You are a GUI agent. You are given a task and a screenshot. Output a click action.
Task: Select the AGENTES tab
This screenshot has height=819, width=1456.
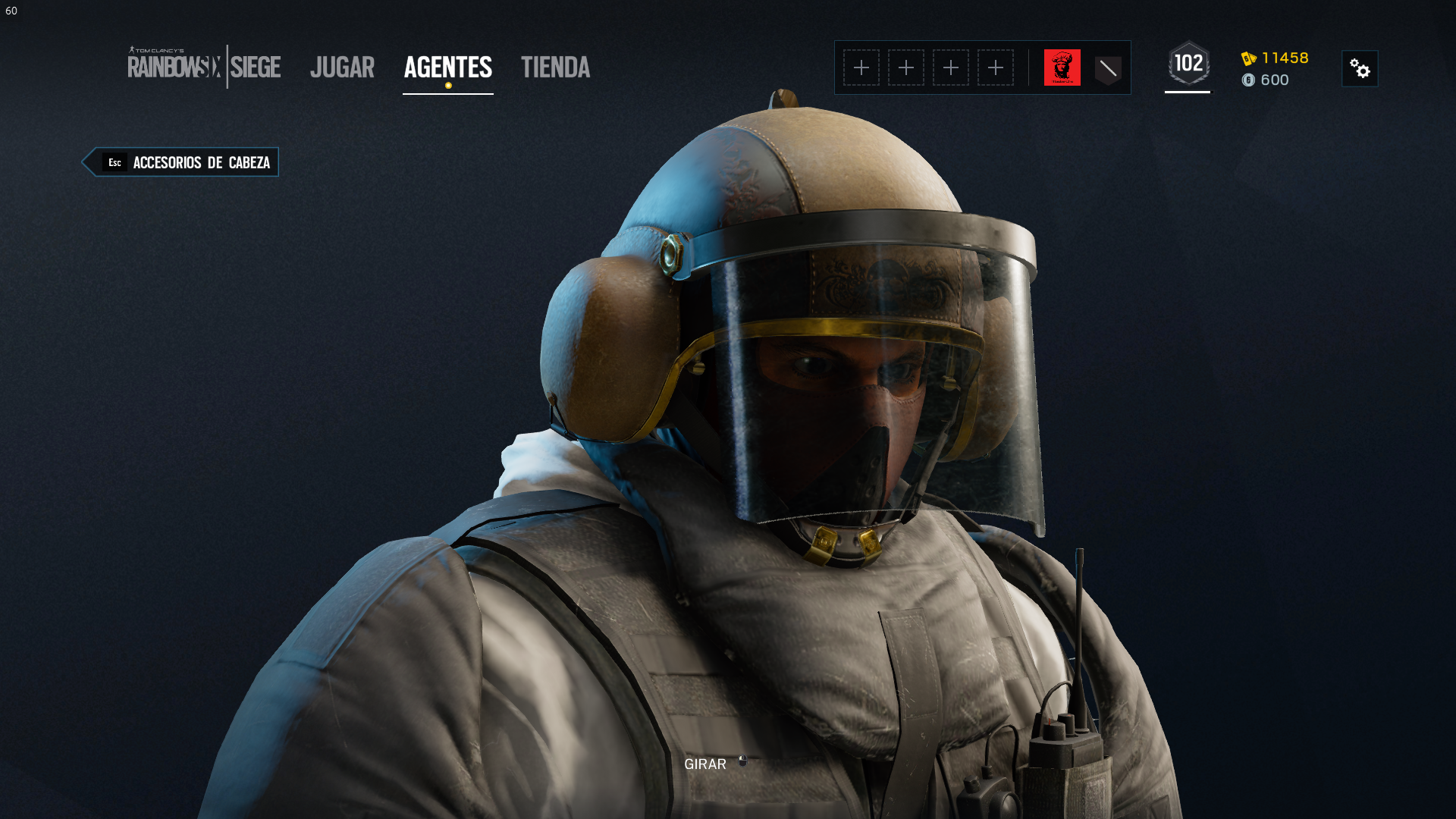tap(447, 67)
